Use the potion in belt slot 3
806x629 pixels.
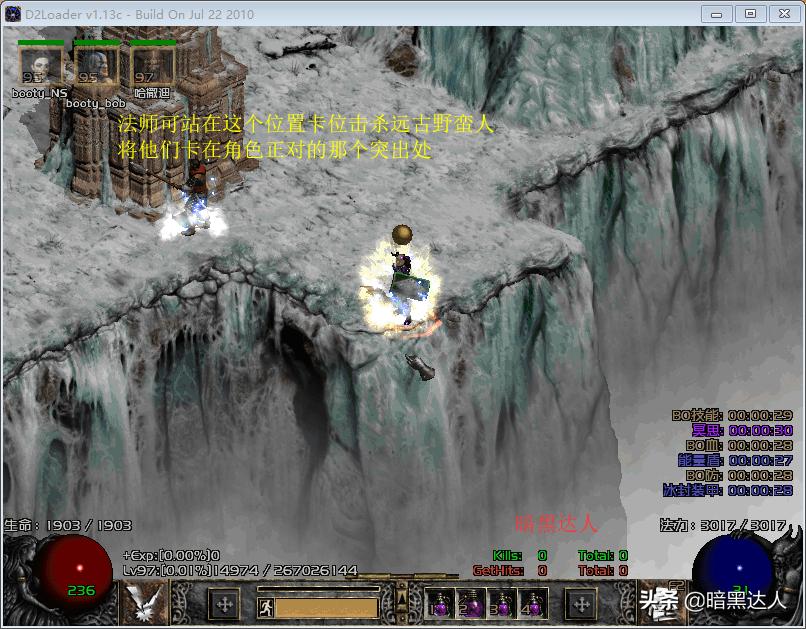click(501, 604)
